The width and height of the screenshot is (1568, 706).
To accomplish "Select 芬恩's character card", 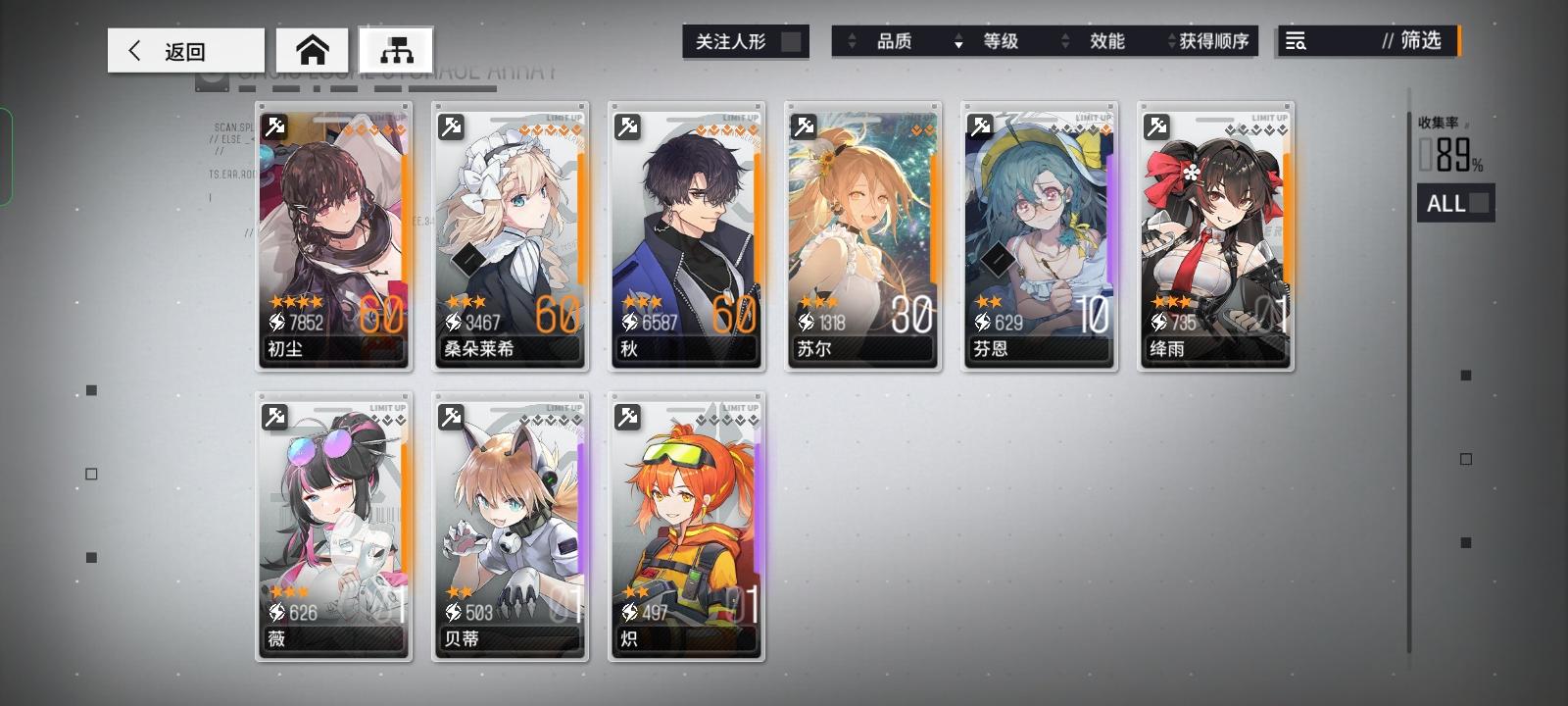I will [x=1039, y=235].
